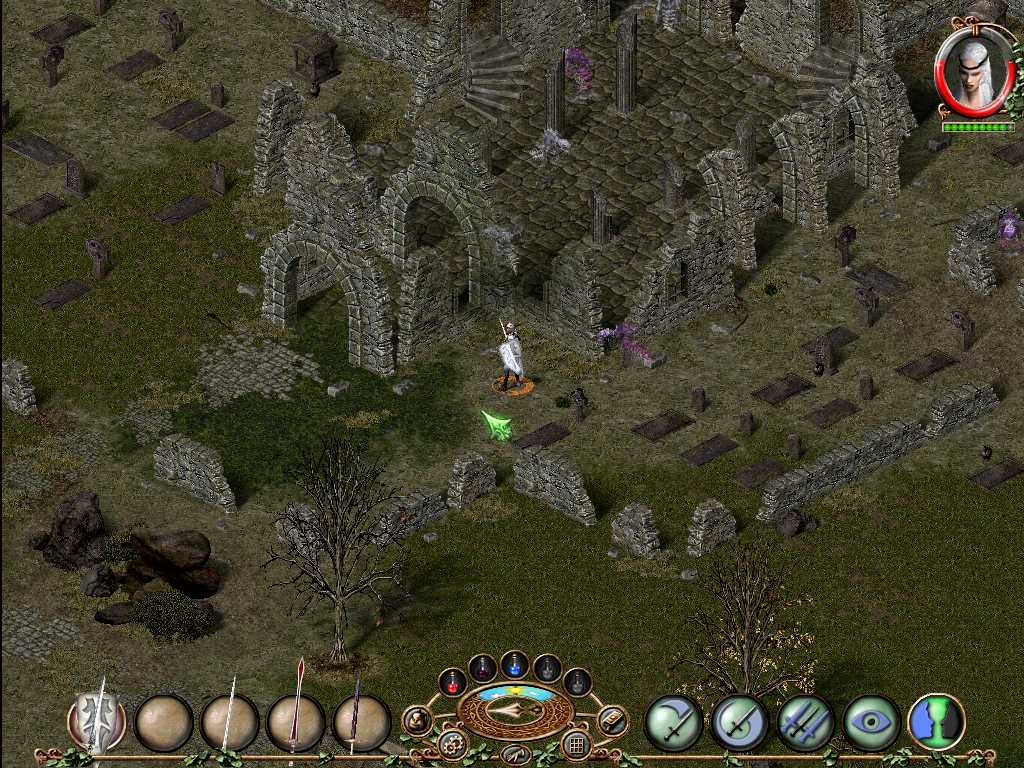1024x768 pixels.
Task: Select the shield and sword weapon slot
Action: click(98, 720)
